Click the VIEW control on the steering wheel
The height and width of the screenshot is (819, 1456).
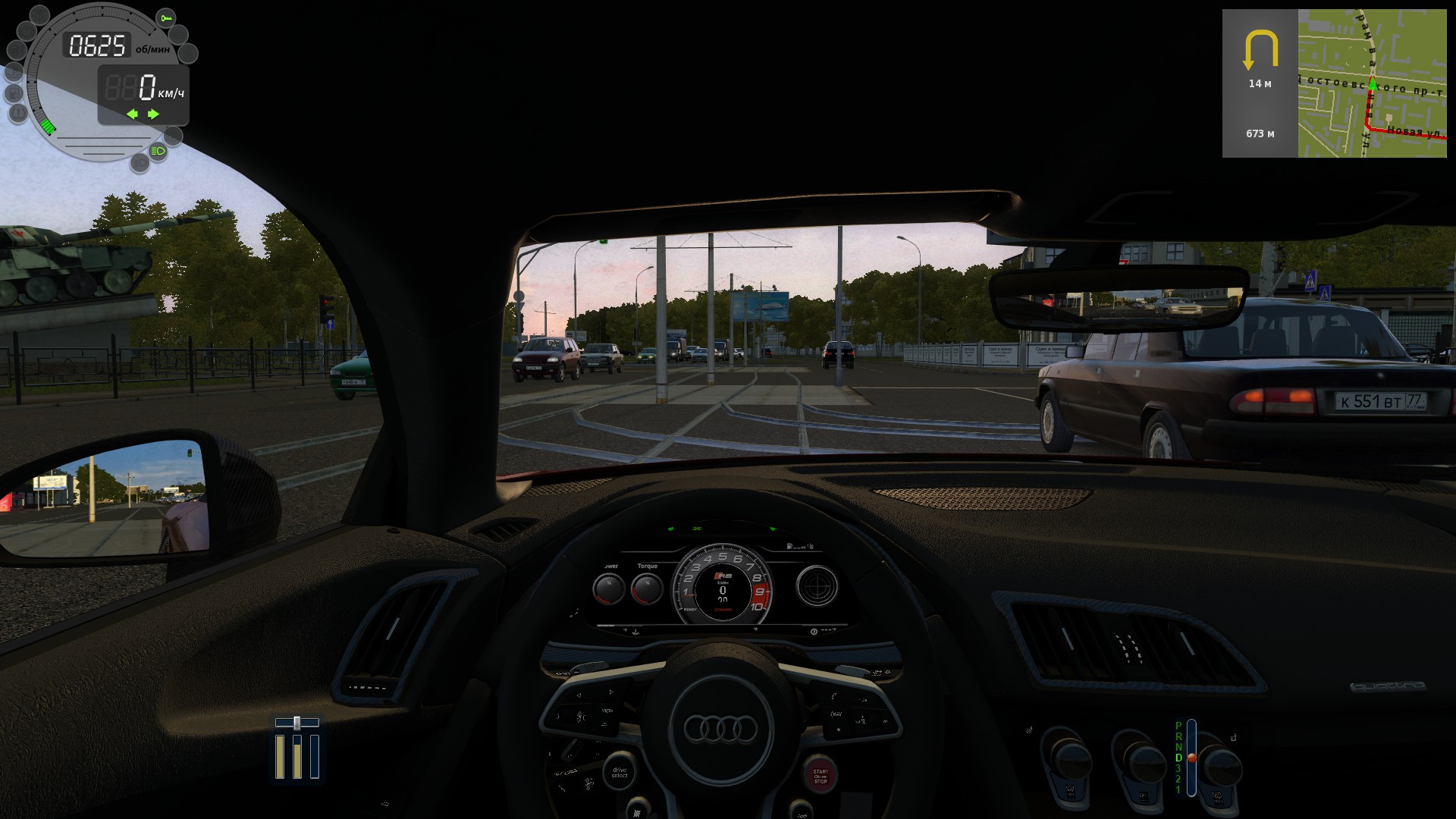click(607, 710)
